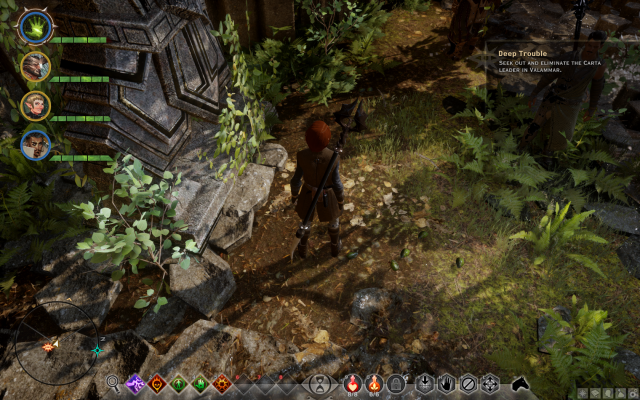Summon the mount with the horse icon
Viewport: 640px width, 400px height.
pyautogui.click(x=520, y=382)
